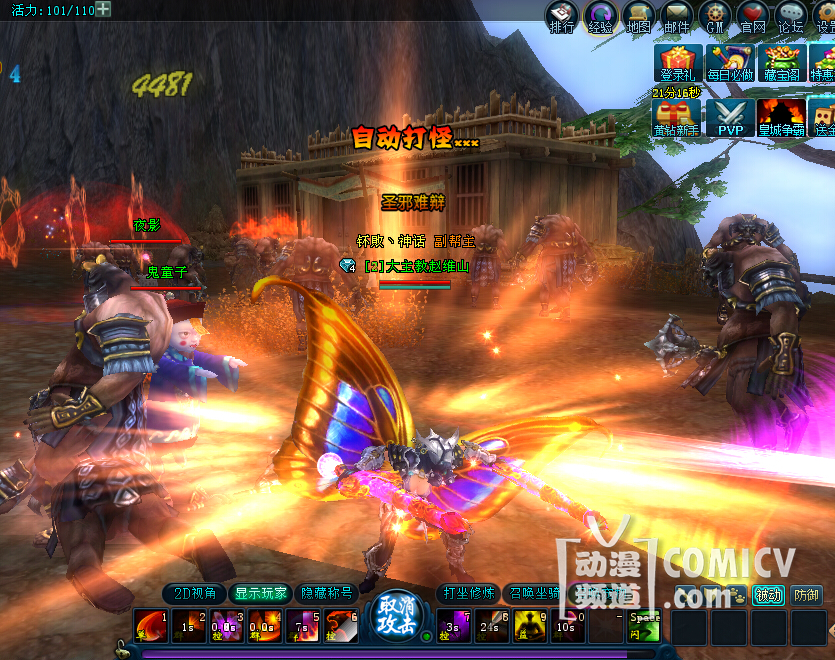
Task: Check the 邮件 mail envelope
Action: (x=677, y=16)
